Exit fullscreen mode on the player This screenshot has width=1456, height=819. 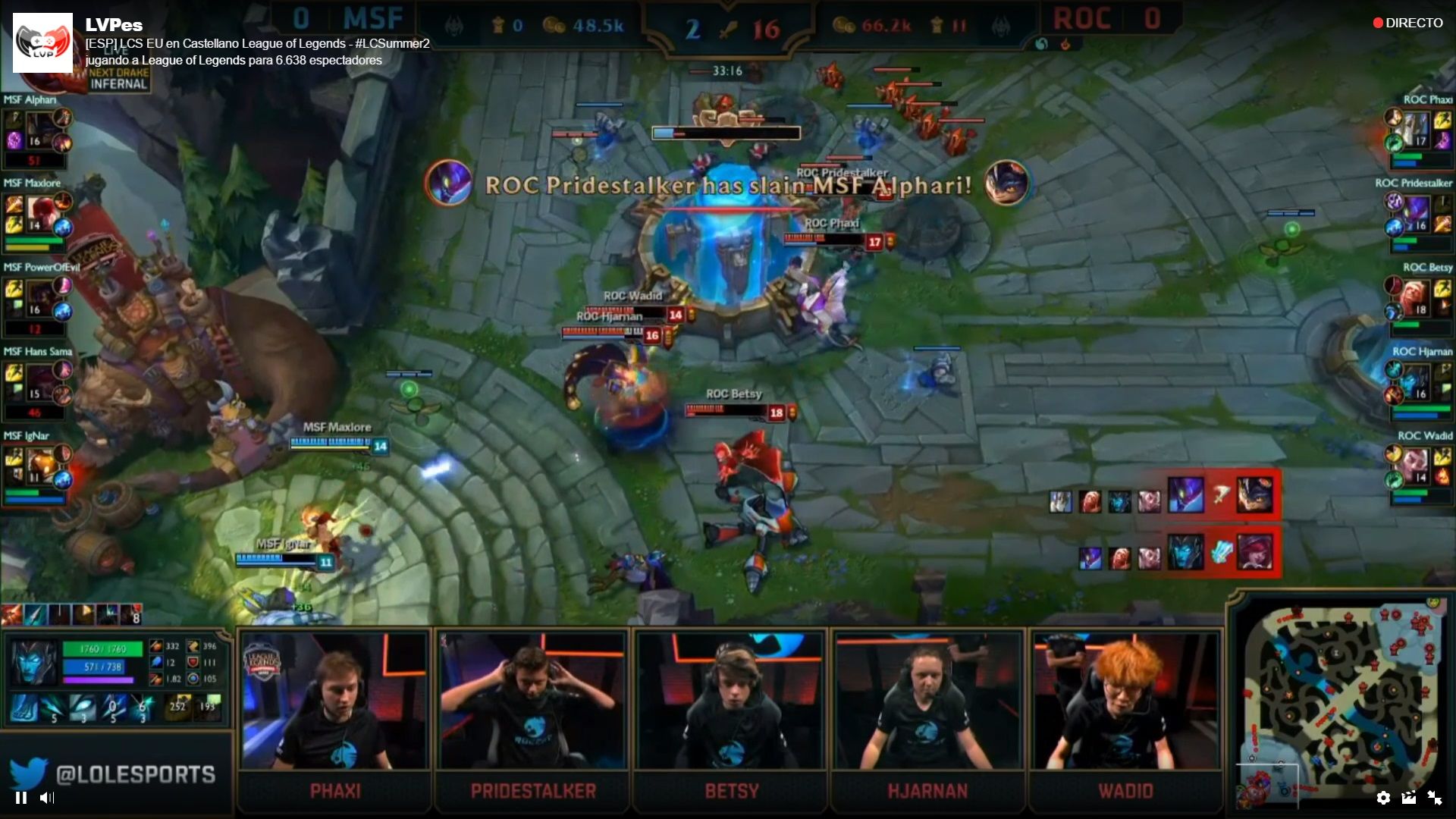point(1435,798)
